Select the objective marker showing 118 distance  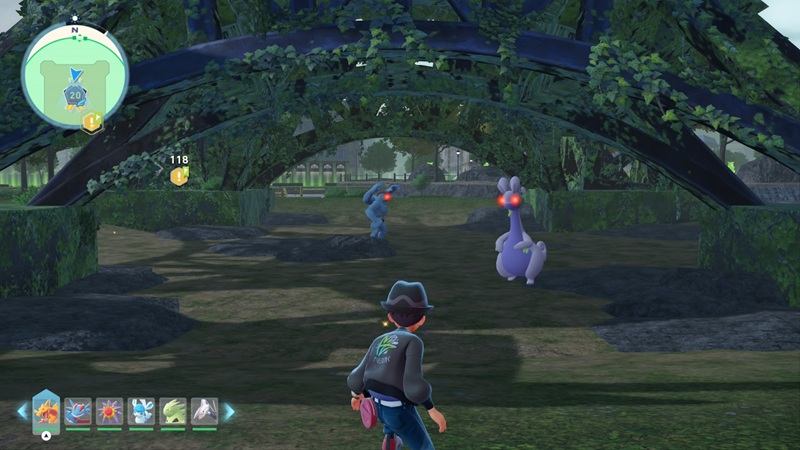(179, 176)
